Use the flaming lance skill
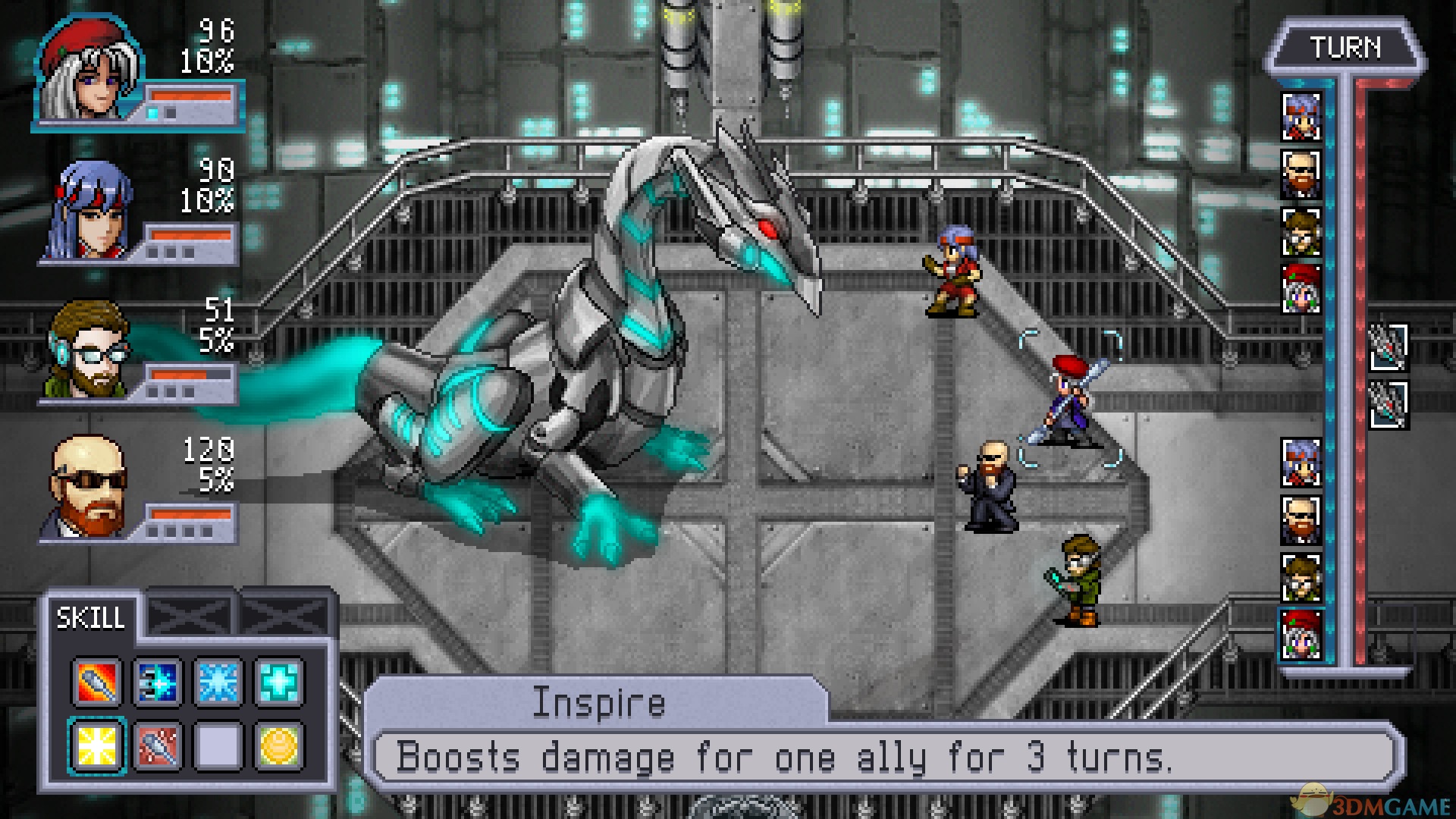This screenshot has height=819, width=1456. 96,682
